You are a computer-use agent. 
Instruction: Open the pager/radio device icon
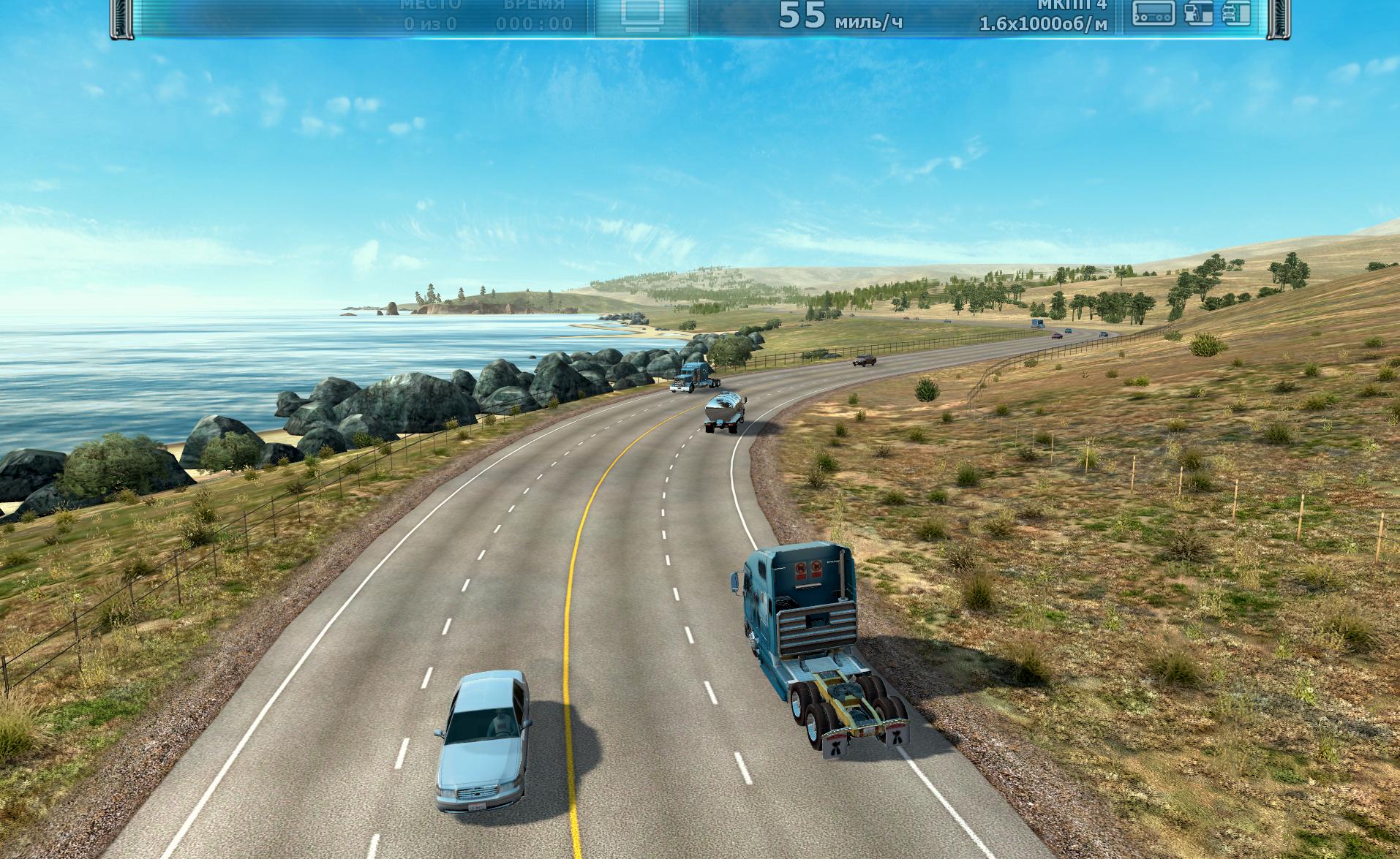tap(1154, 13)
